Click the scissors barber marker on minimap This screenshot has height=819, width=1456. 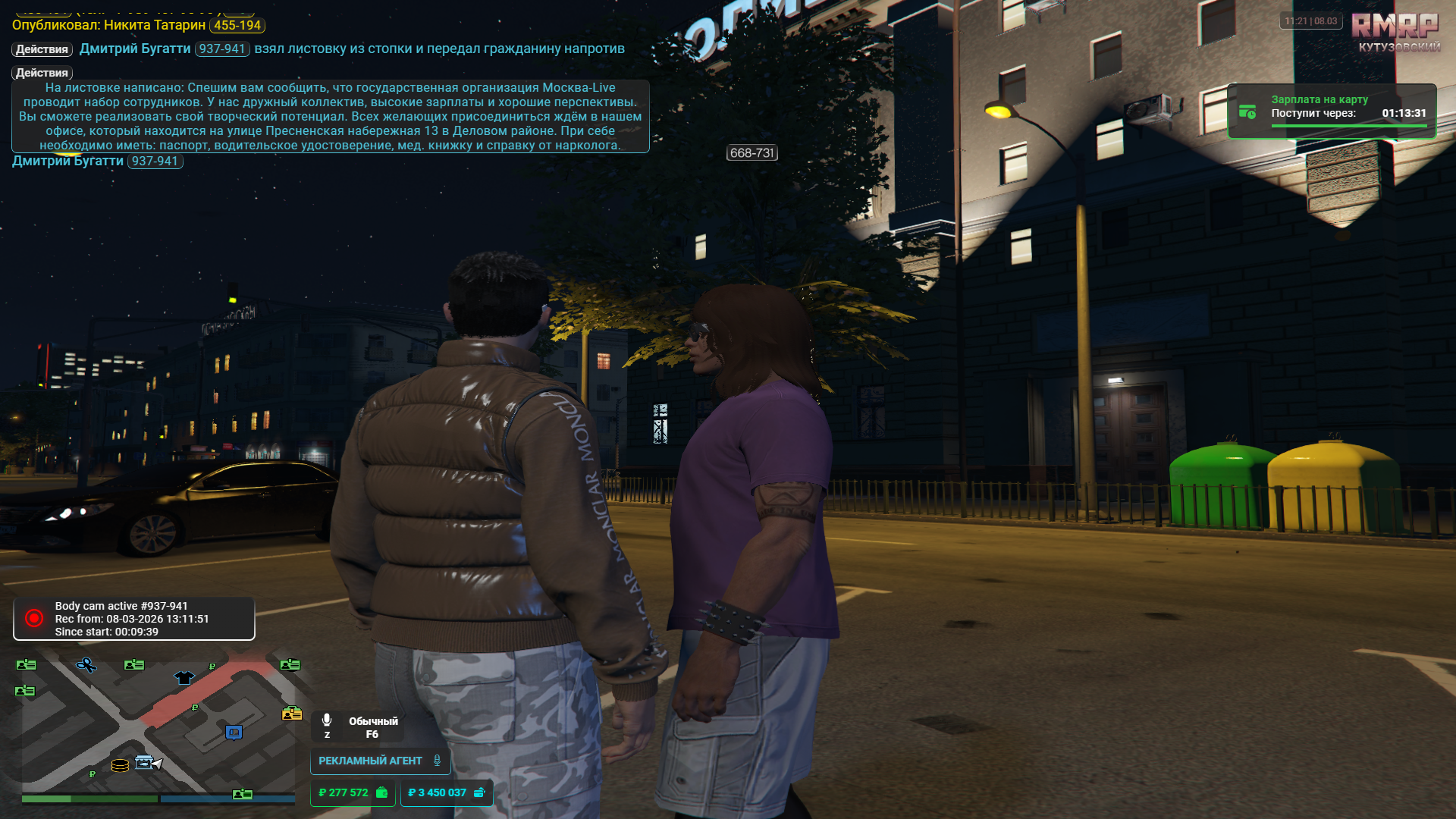click(86, 665)
